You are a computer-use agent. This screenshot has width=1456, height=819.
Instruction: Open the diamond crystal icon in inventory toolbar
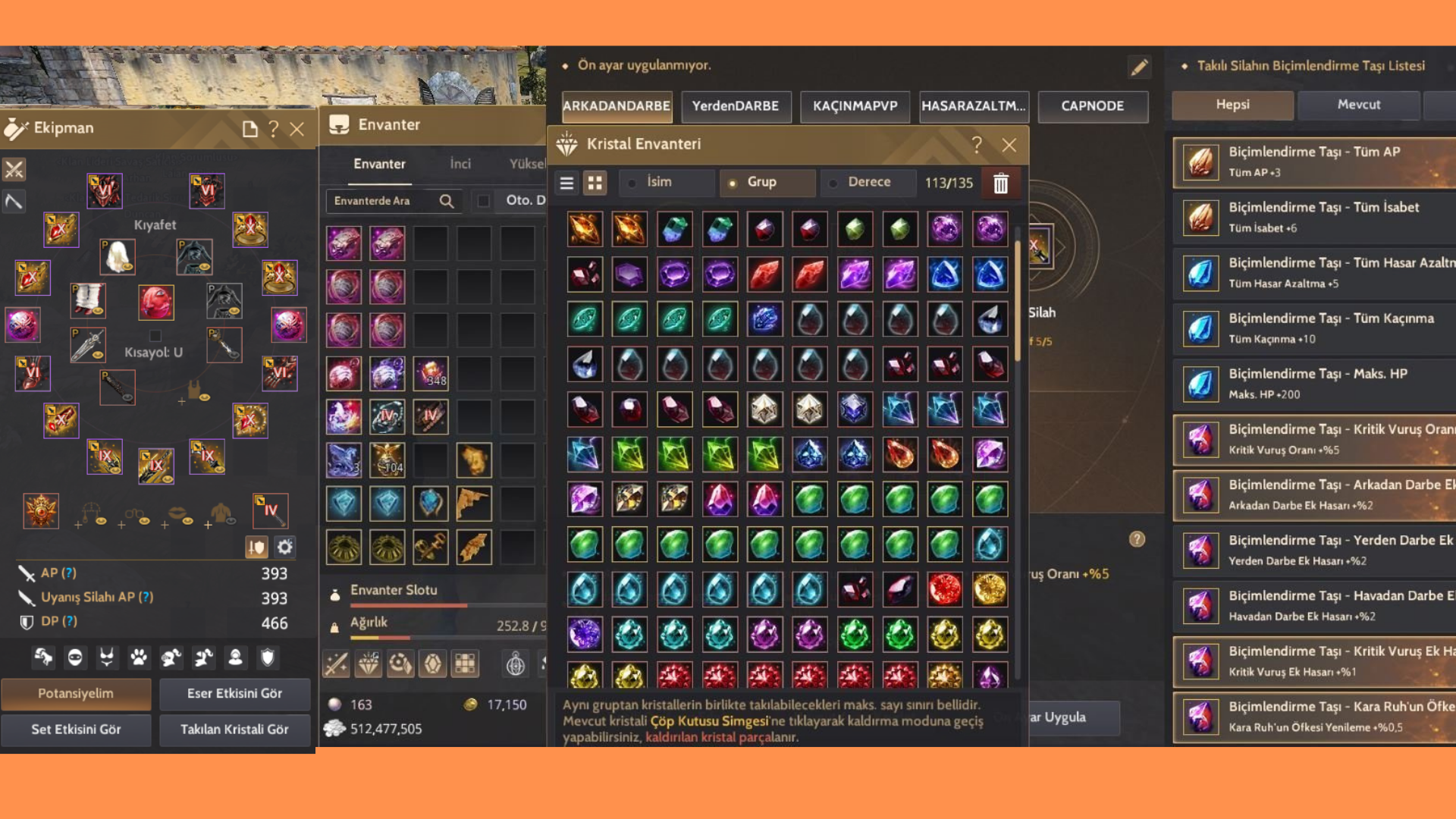pos(369,664)
